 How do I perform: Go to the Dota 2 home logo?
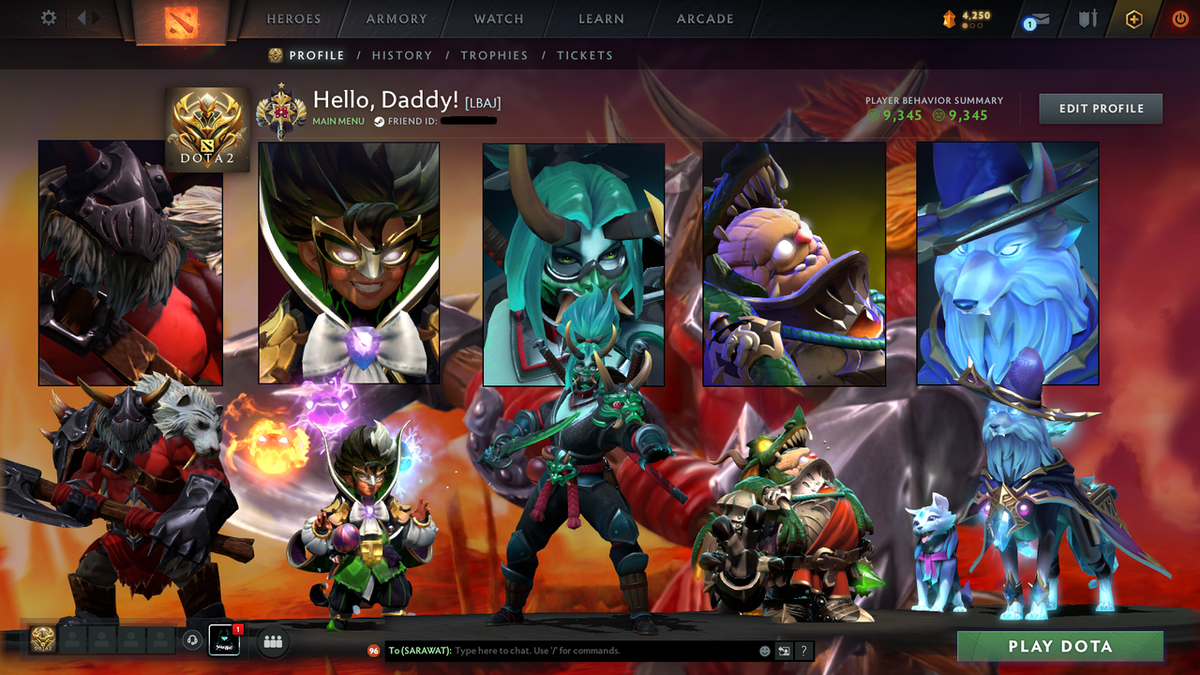(x=181, y=20)
